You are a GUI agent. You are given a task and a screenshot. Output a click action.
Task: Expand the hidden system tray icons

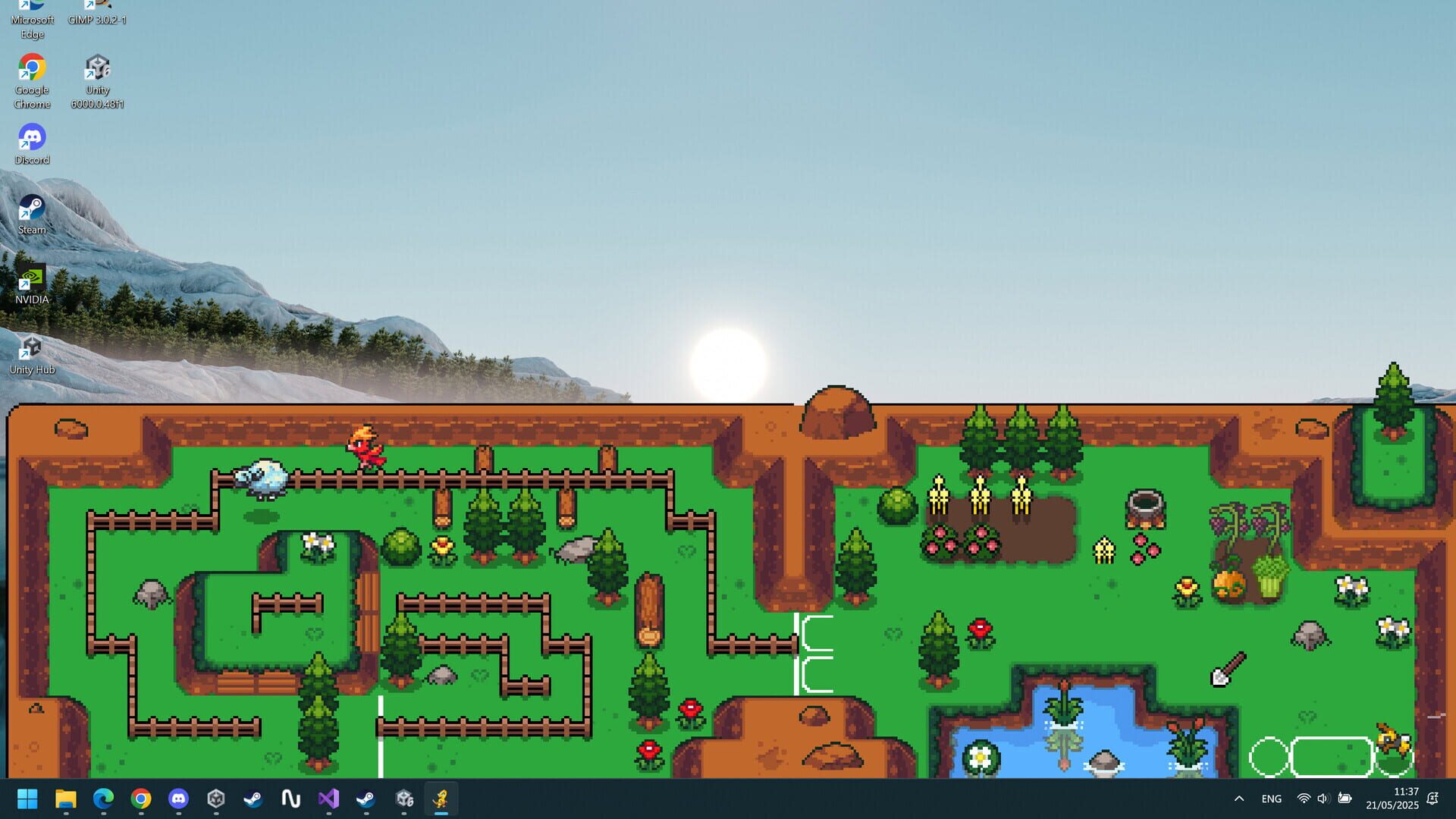1238,799
